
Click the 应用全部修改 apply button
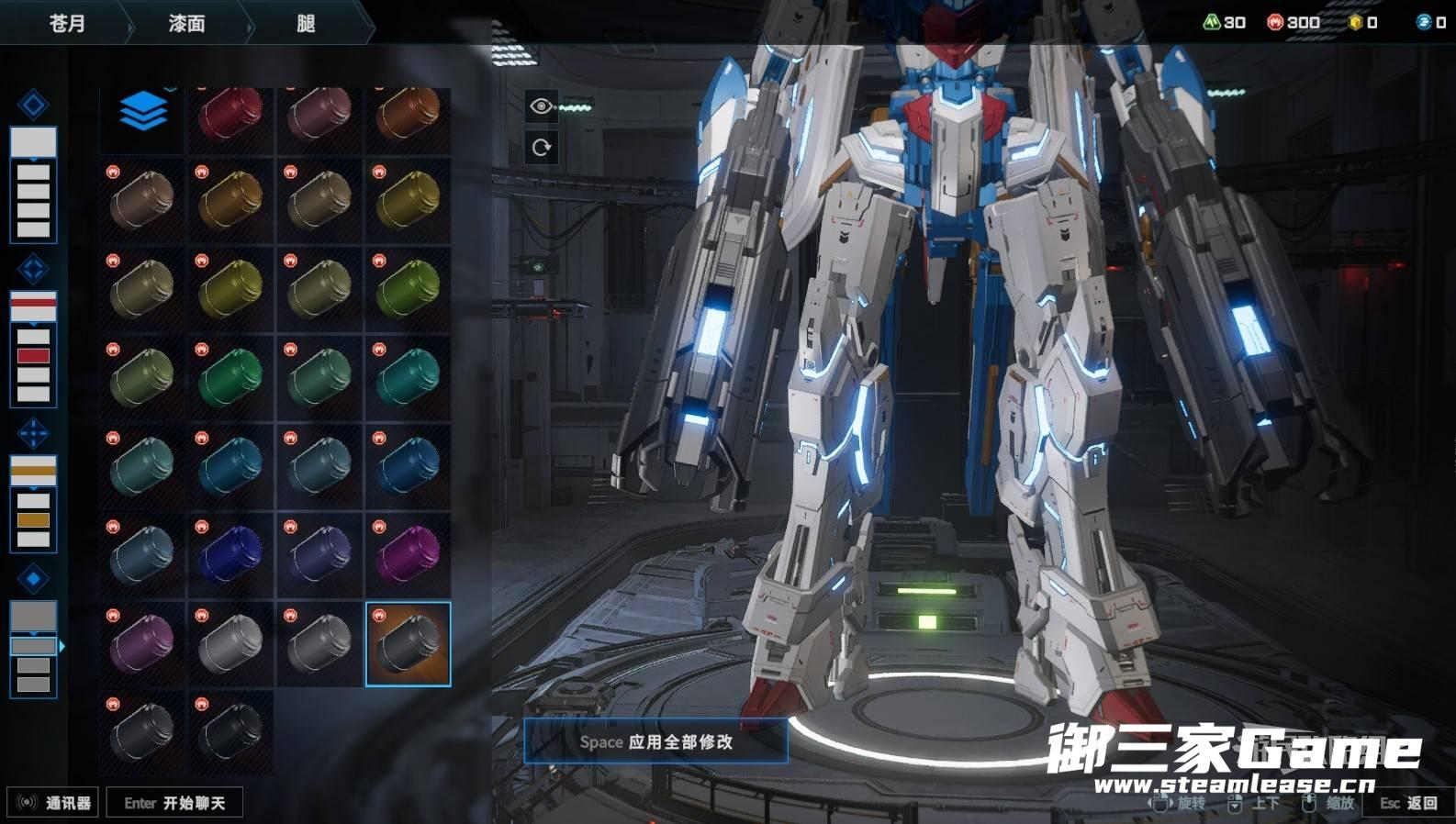coord(655,741)
